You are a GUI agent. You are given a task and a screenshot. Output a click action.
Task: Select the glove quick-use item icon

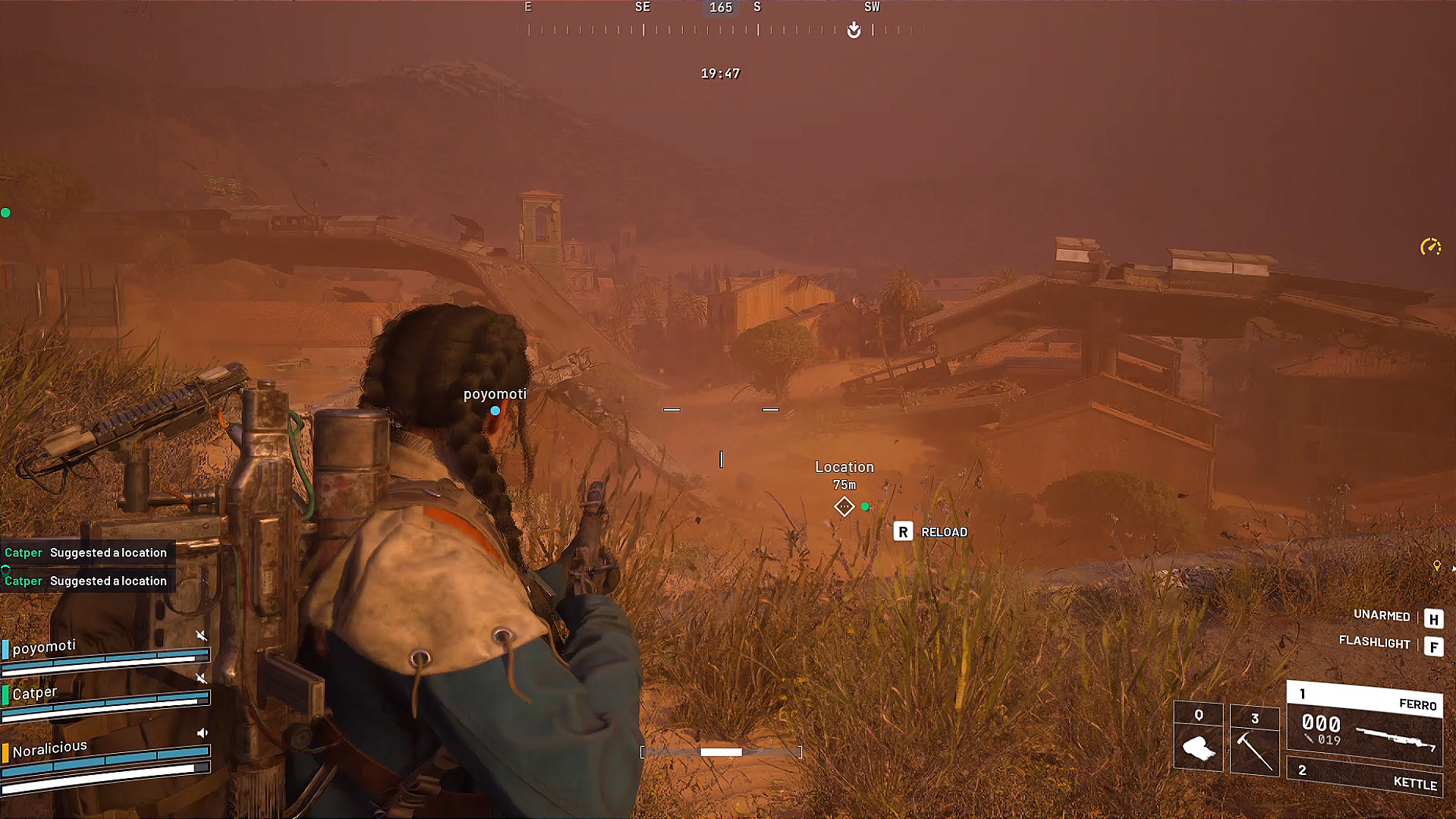point(1199,749)
